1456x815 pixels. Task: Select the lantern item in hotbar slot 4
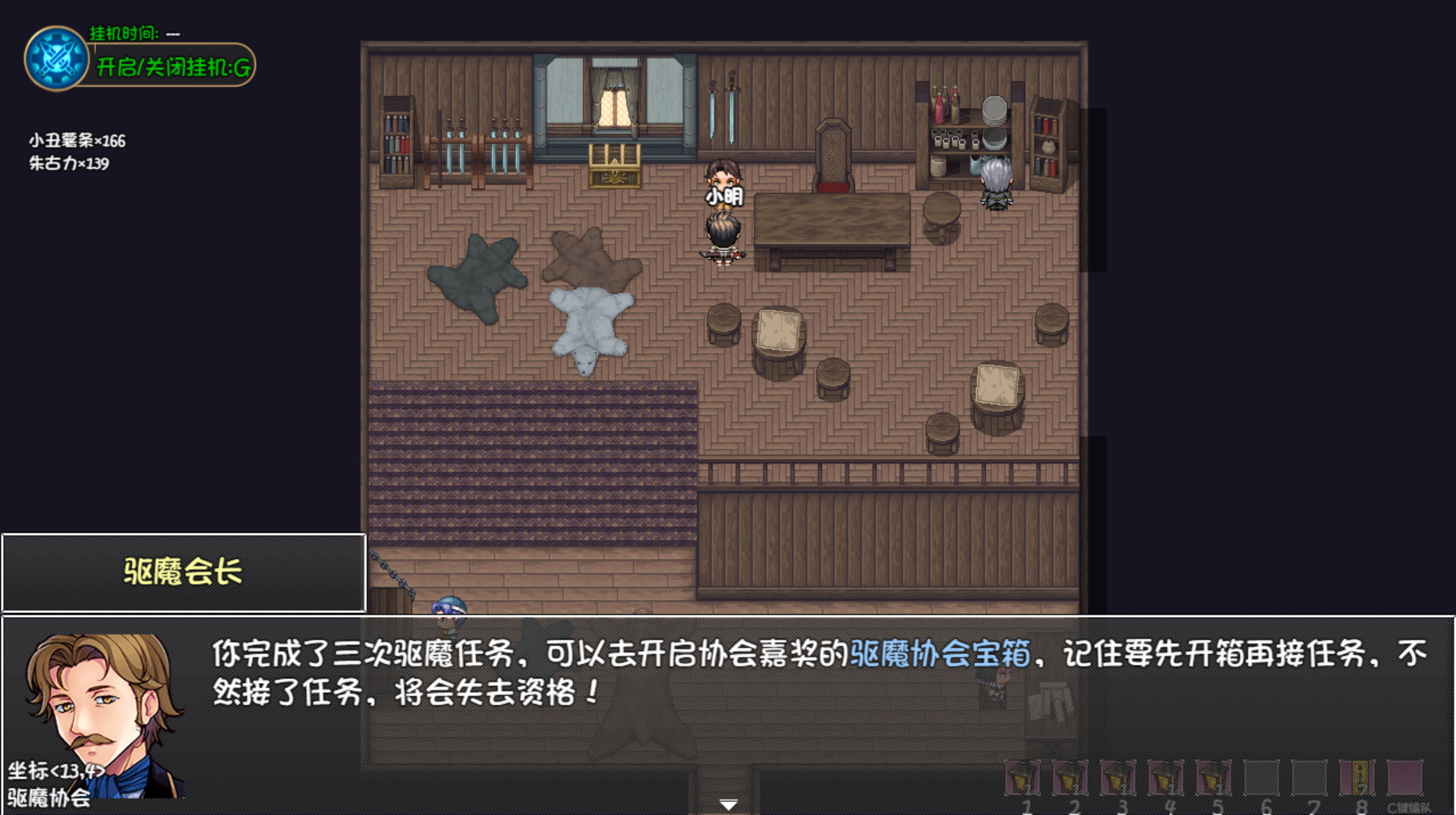[x=1167, y=778]
